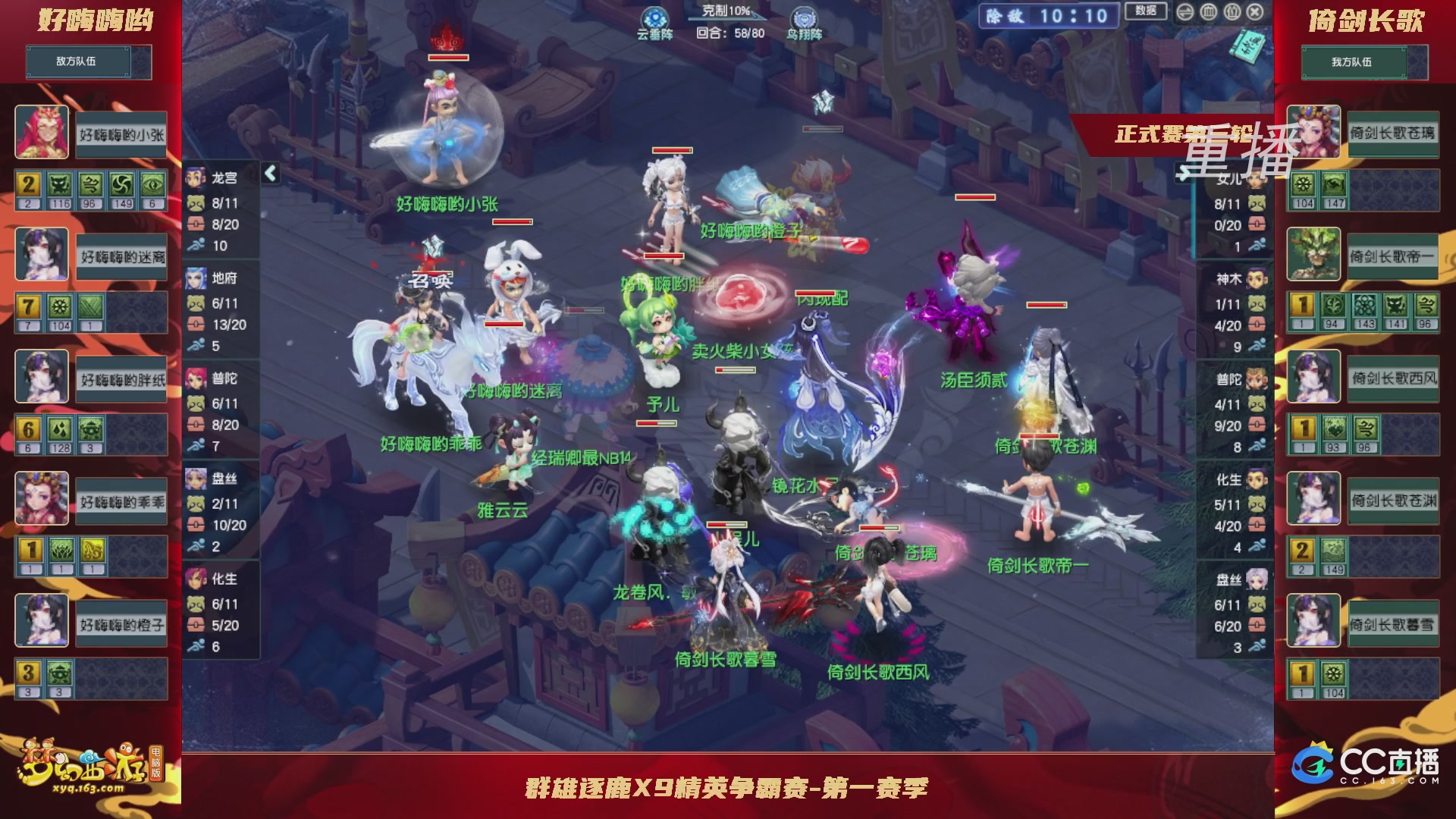Toggle the camera switch circular icon near 数据
The height and width of the screenshot is (819, 1456).
(1185, 12)
